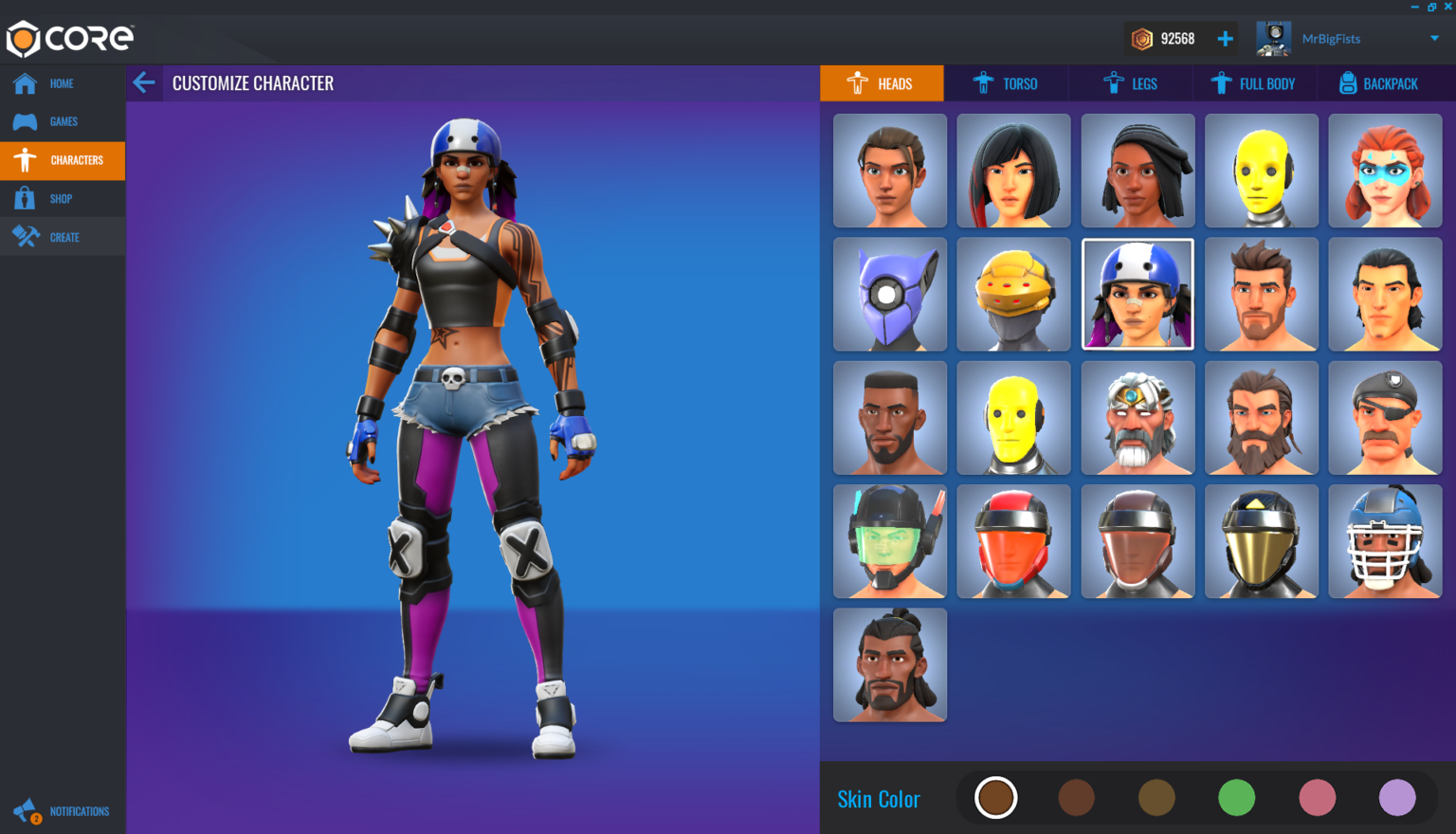The height and width of the screenshot is (834, 1456).
Task: Open the Shop from the left sidebar
Action: tap(25, 198)
